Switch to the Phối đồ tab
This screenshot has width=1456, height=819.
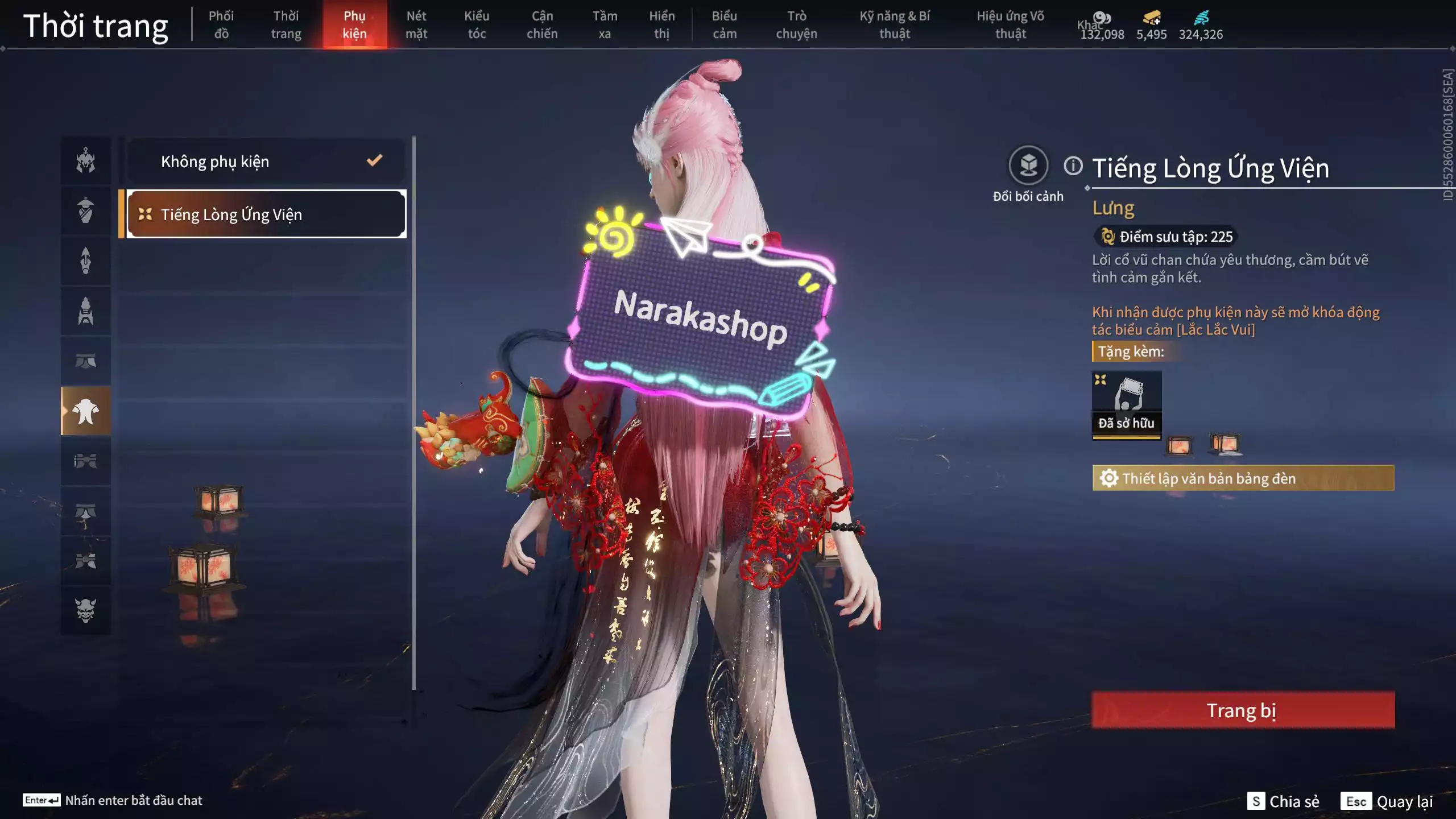tap(221, 24)
